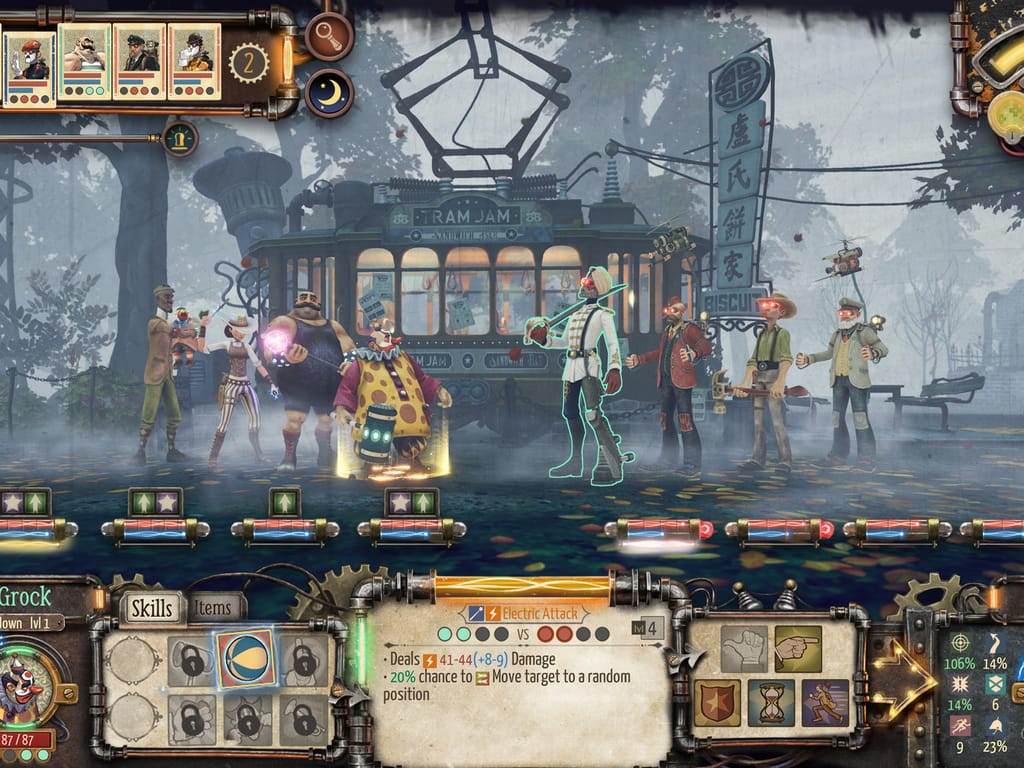
Task: Choose the running man flee action
Action: point(825,702)
